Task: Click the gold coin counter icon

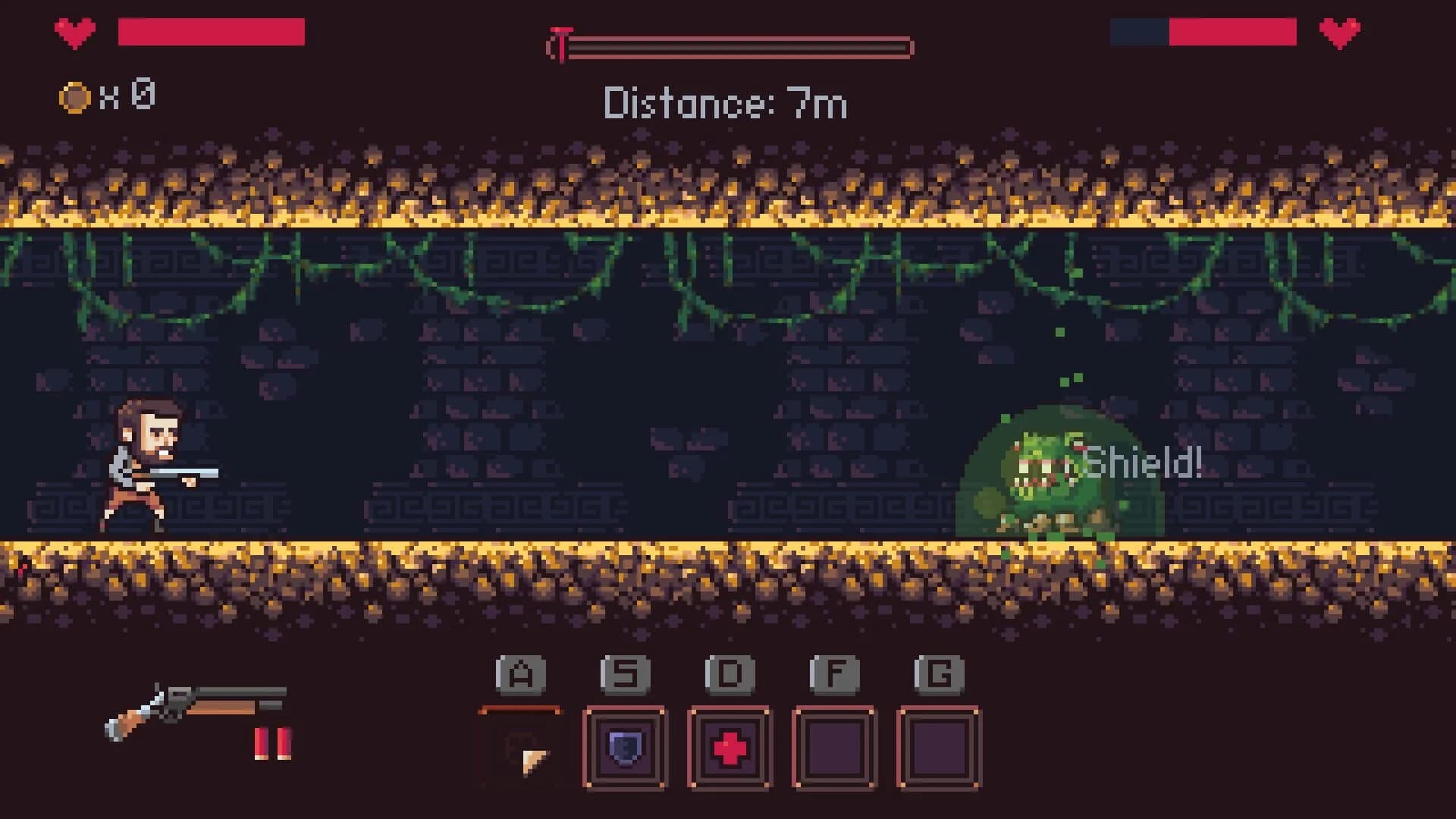Action: pyautogui.click(x=73, y=96)
